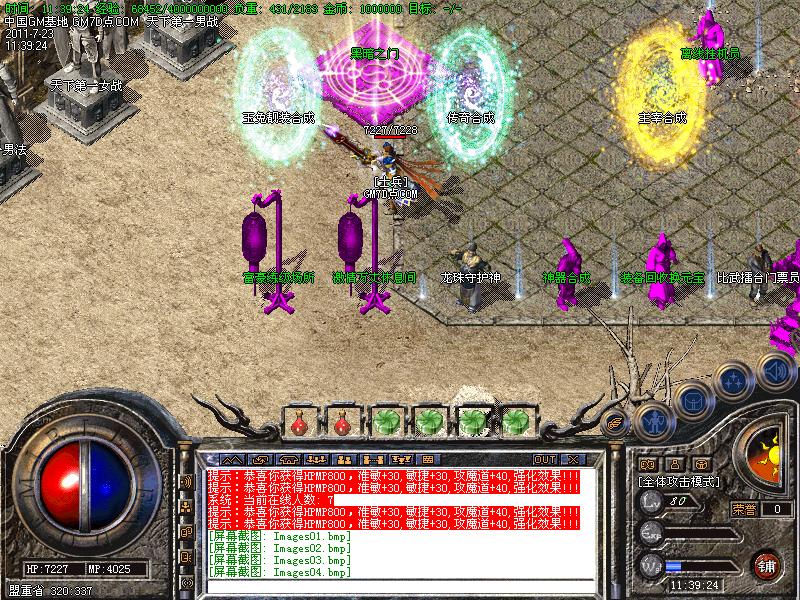Close the chat bar with X

[573, 460]
